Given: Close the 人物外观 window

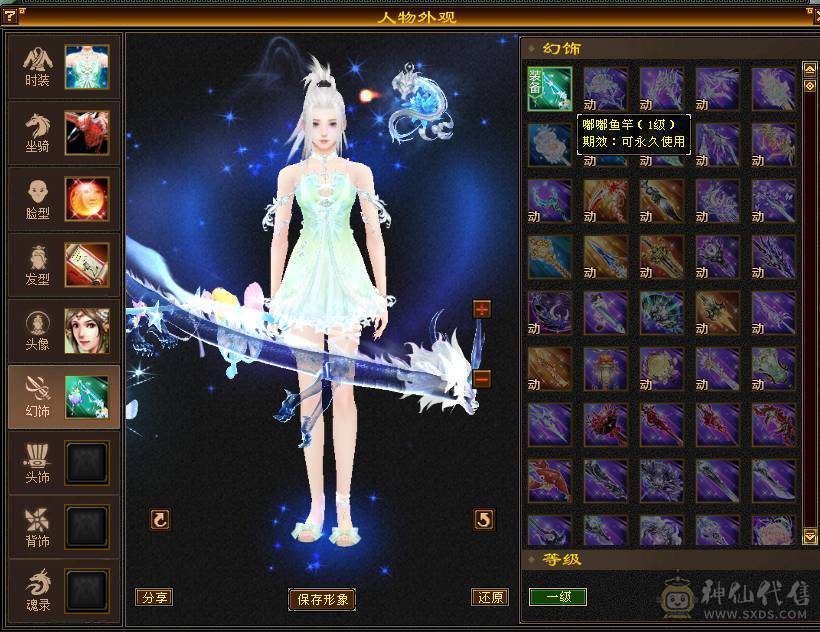Looking at the screenshot, I should (x=810, y=14).
